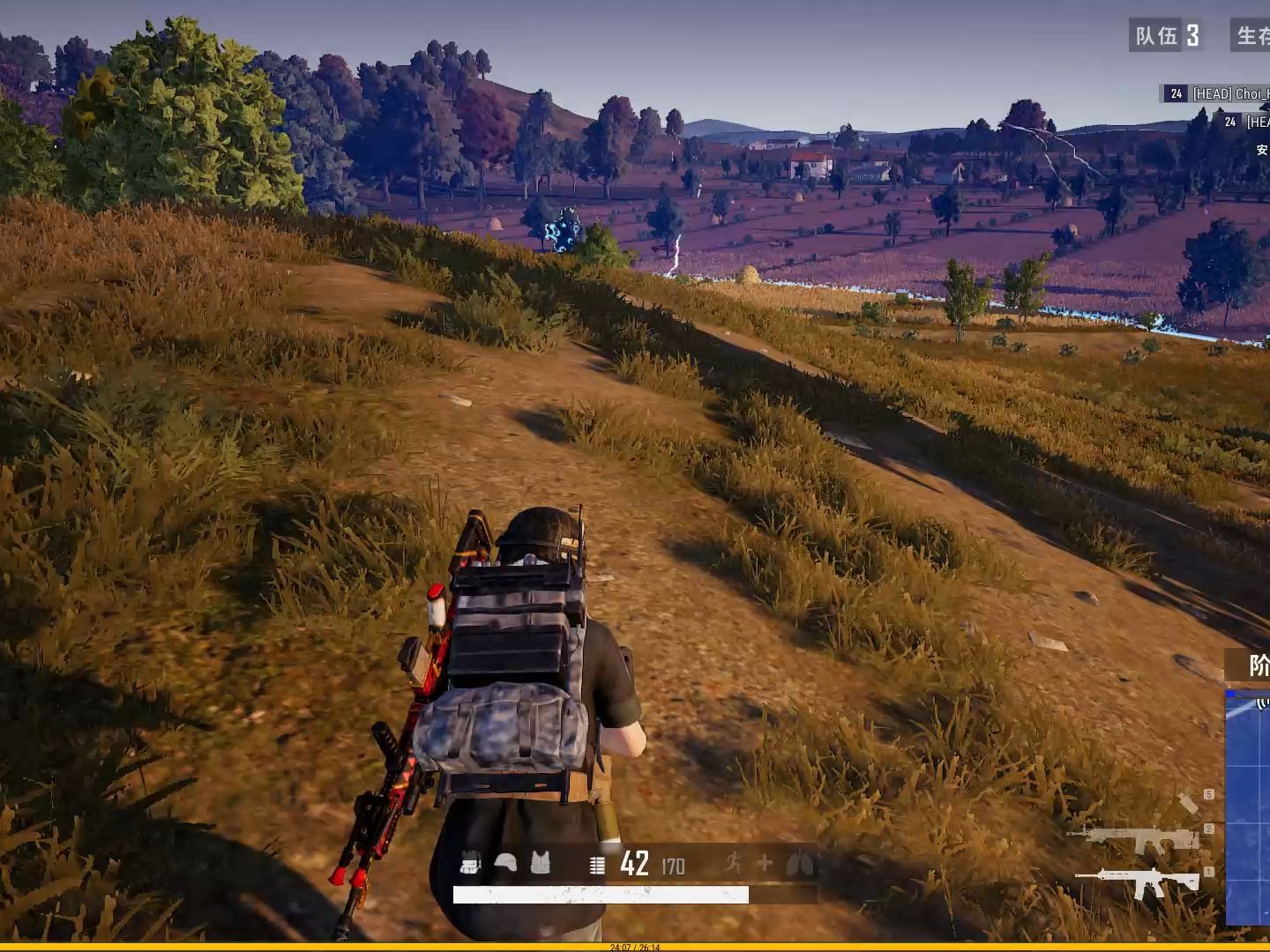
Task: Click the backpack equipment icon
Action: pyautogui.click(x=470, y=864)
